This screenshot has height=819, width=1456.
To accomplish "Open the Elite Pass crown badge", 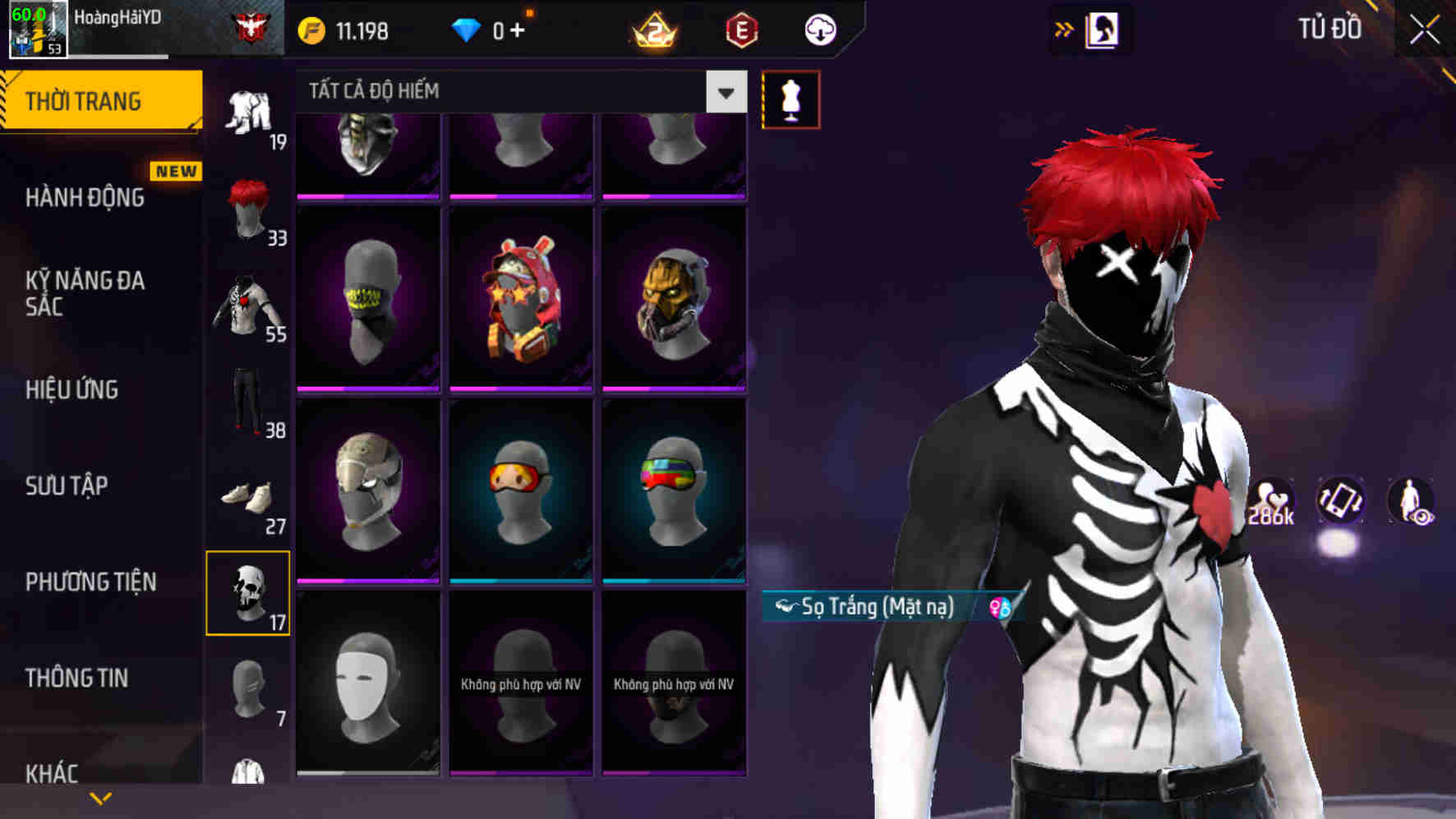I will click(653, 30).
